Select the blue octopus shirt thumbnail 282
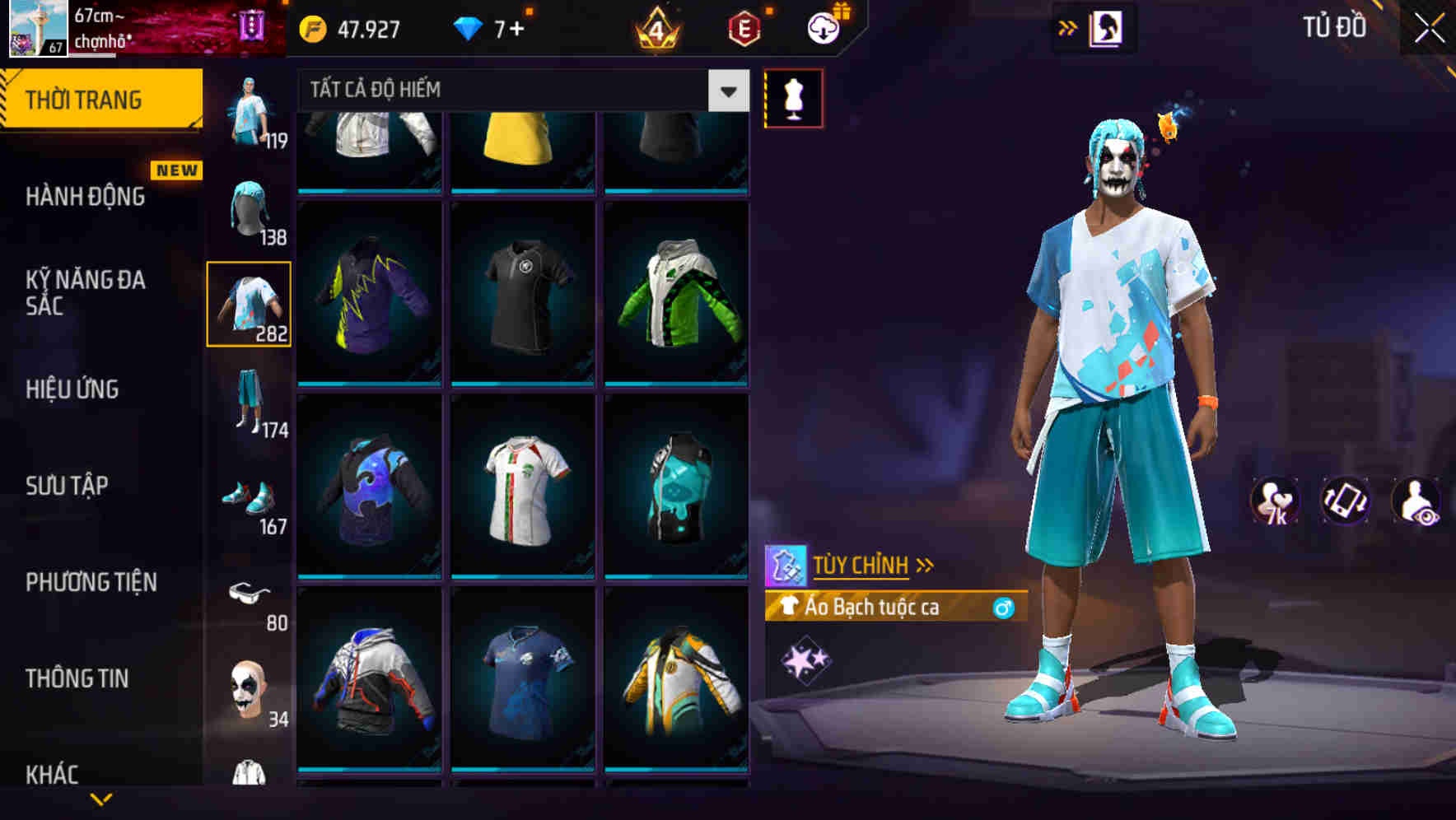The width and height of the screenshot is (1456, 820). pyautogui.click(x=250, y=303)
